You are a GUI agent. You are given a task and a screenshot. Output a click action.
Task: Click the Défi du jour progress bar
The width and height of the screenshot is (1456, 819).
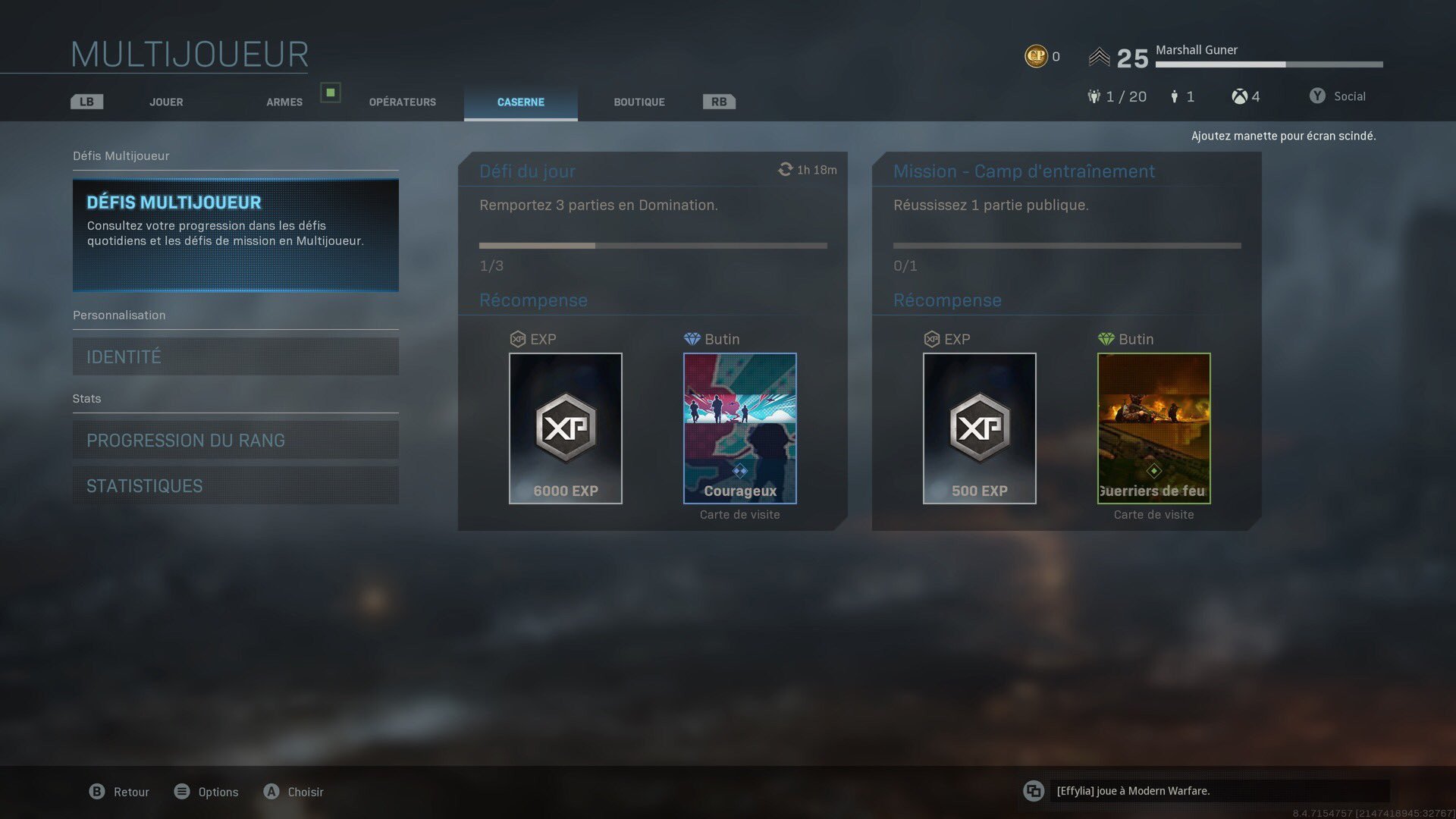tap(652, 245)
